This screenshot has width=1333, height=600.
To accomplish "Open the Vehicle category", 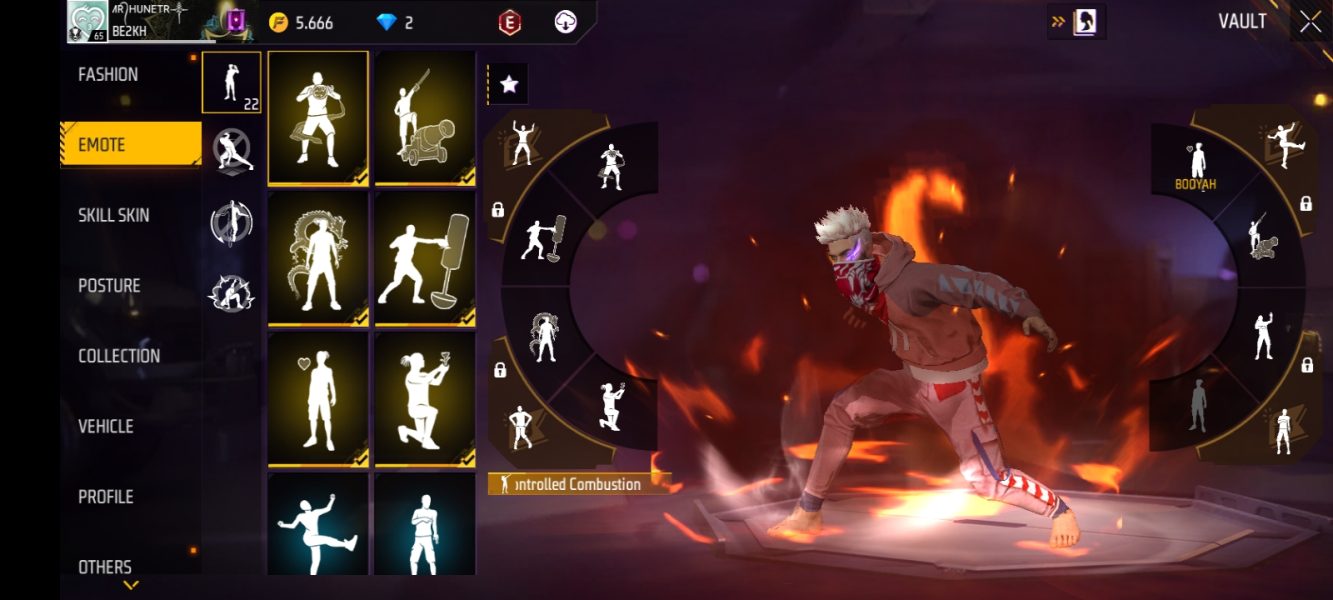I will (106, 426).
